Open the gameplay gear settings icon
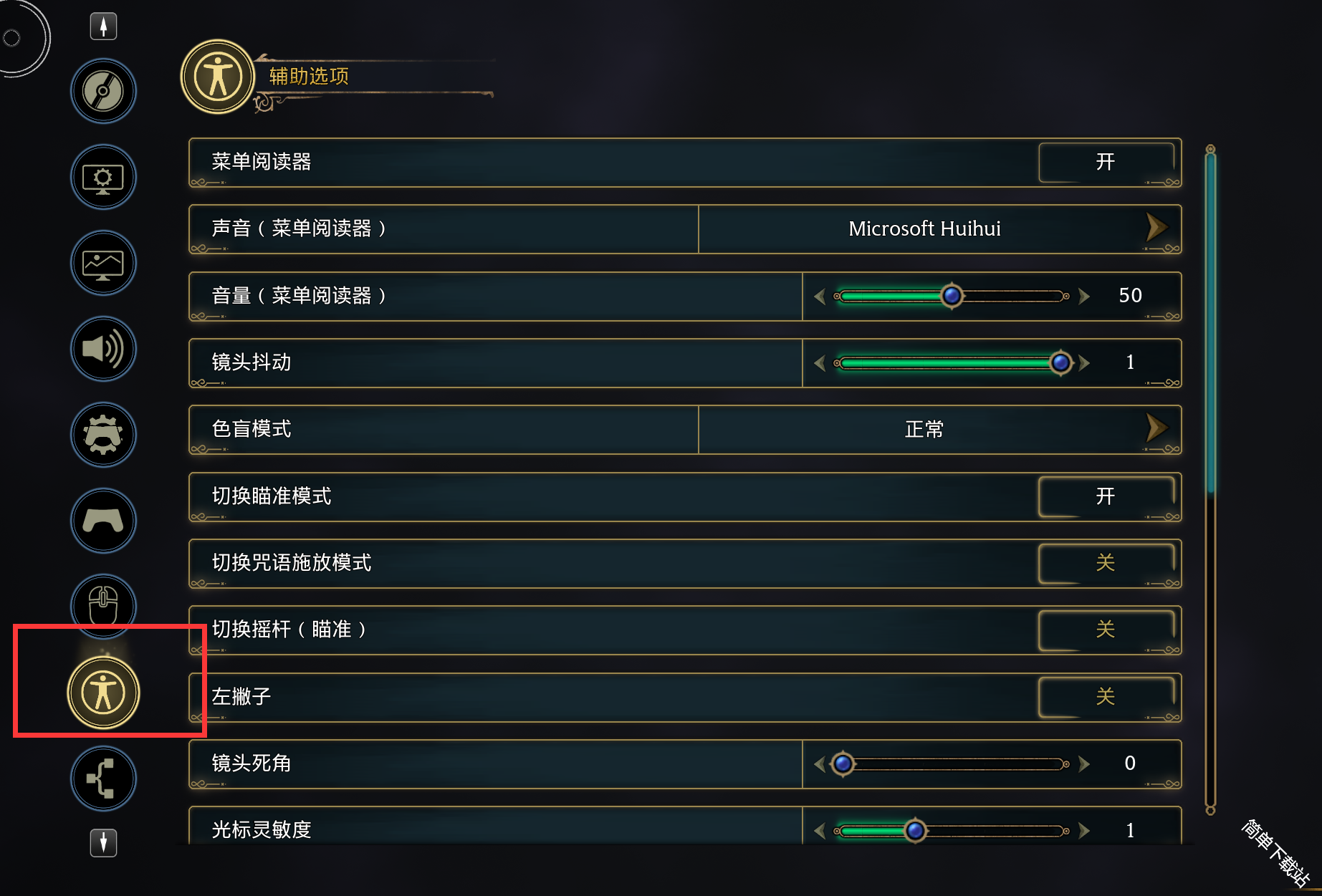 pyautogui.click(x=102, y=435)
